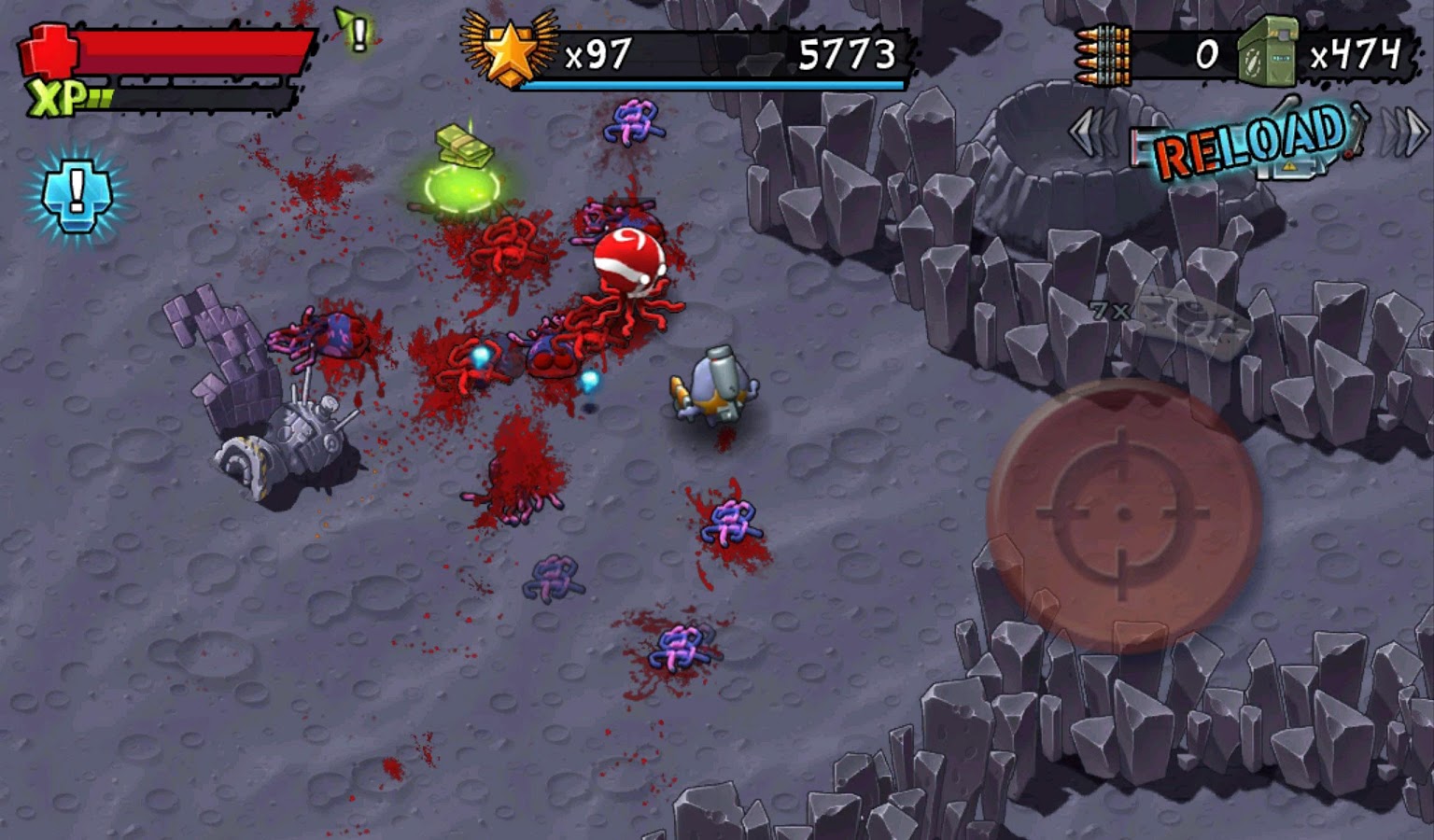Switch to next weapon with right arrows
Screen dimensions: 1434x840
(x=1406, y=133)
